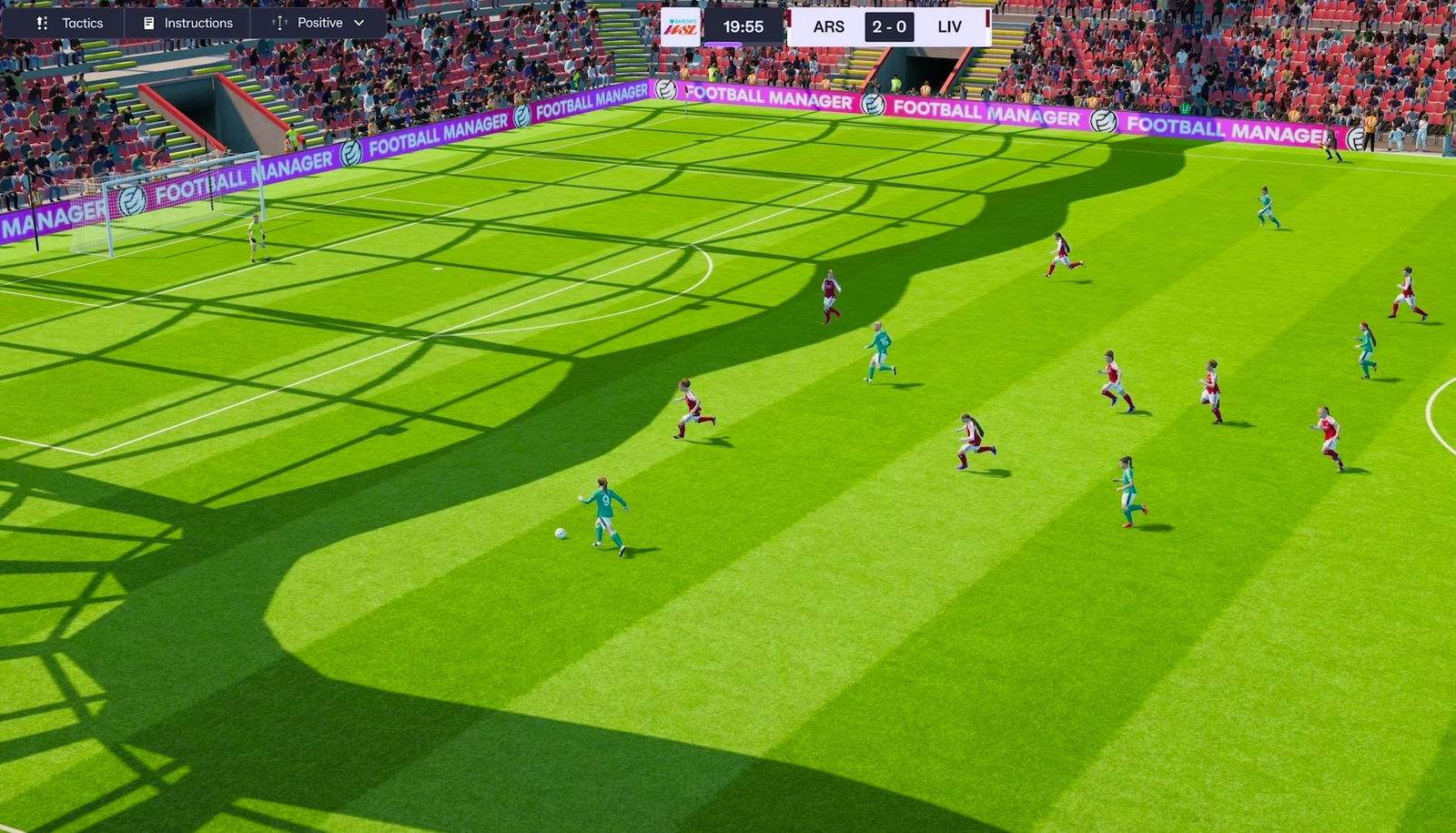Screen dimensions: 1456x833
Task: Select the ARS team name on the scoreboard
Action: tap(829, 26)
